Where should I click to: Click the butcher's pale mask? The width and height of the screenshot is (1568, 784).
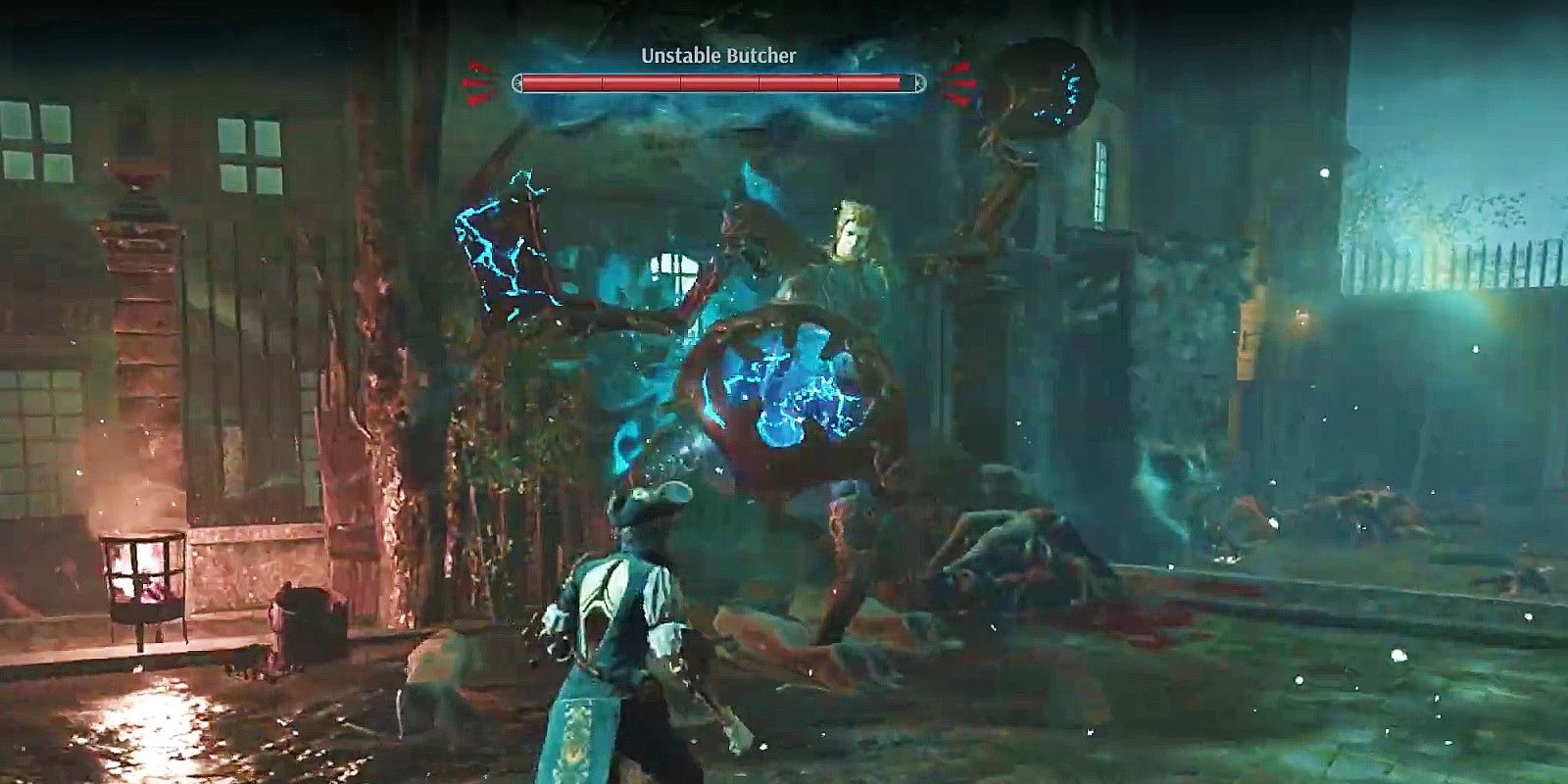[x=851, y=230]
